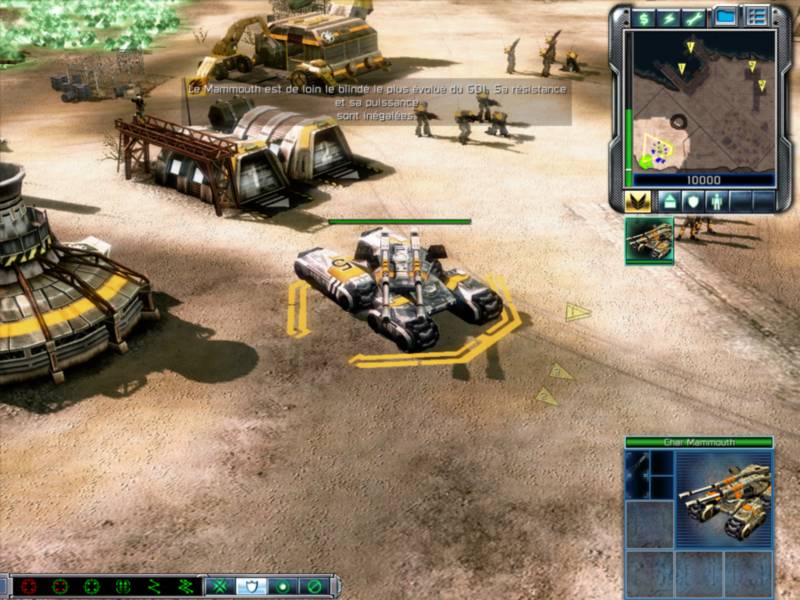Screen dimensions: 800x600
Task: Open the shield defense production tab
Action: coord(692,200)
